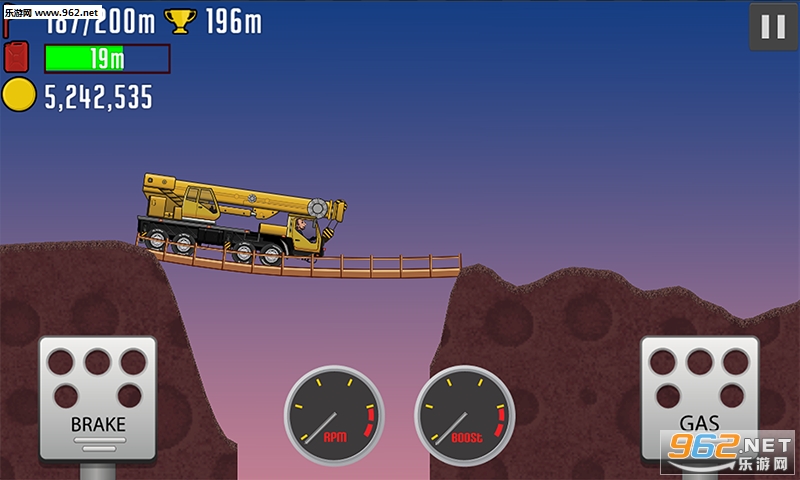Viewport: 800px width, 480px height.
Task: Hit the GAS pedal
Action: tap(699, 395)
